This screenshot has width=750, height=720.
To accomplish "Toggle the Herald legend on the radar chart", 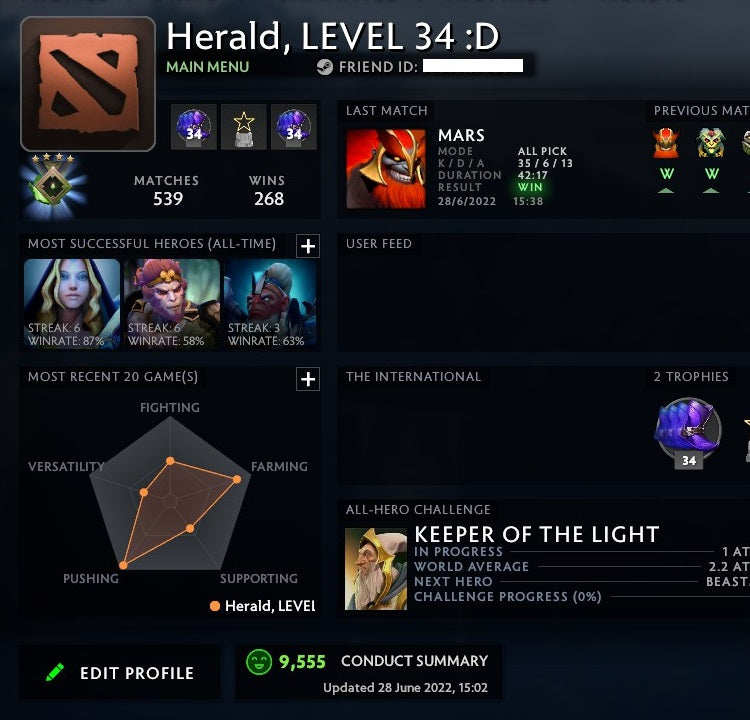I will point(262,606).
